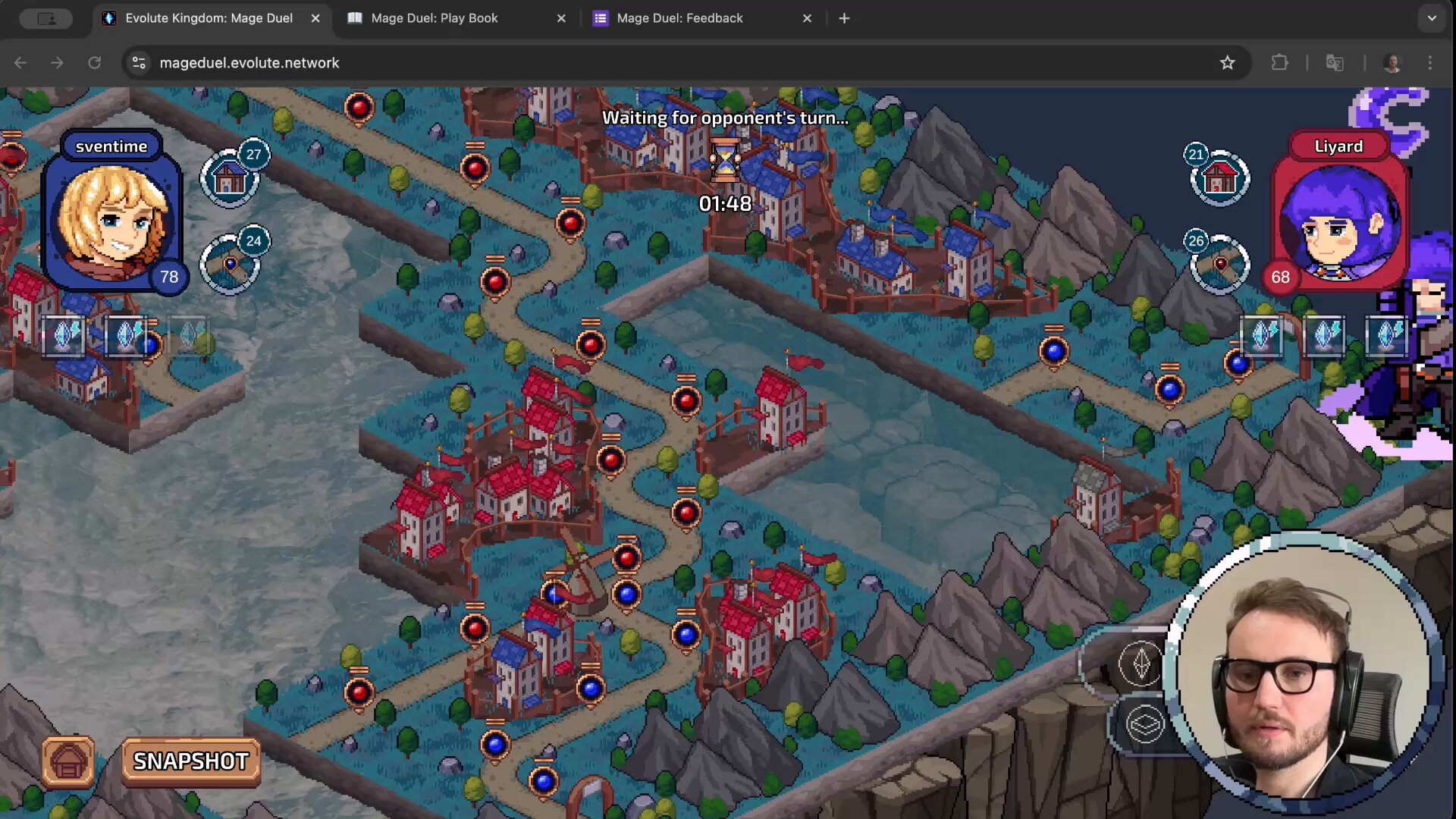Click the SNAPSHOT button
Screen dimensions: 1456x819
tap(190, 761)
